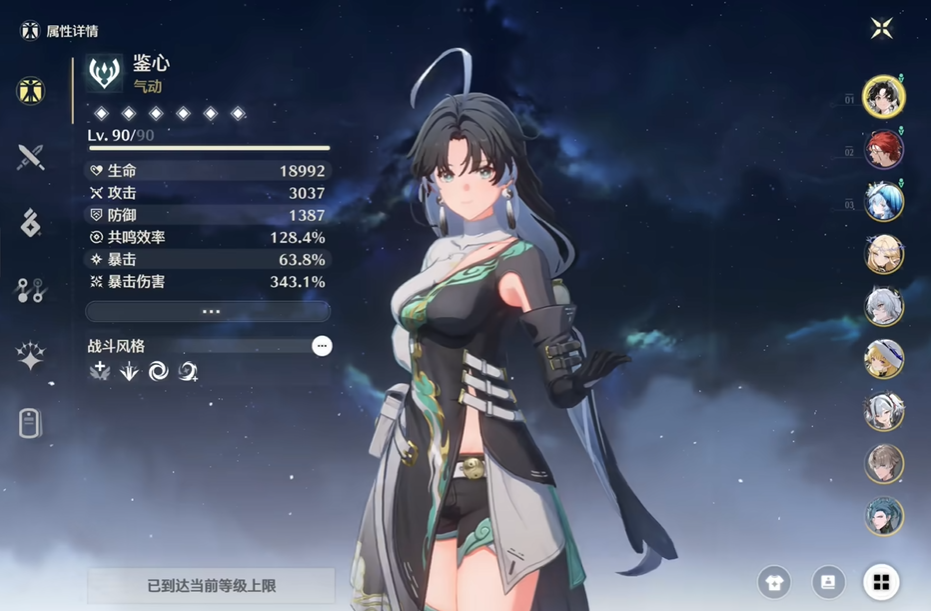Expand the full stats list with the wide ellipsis bar
Viewport: 931px width, 611px height.
coord(208,312)
